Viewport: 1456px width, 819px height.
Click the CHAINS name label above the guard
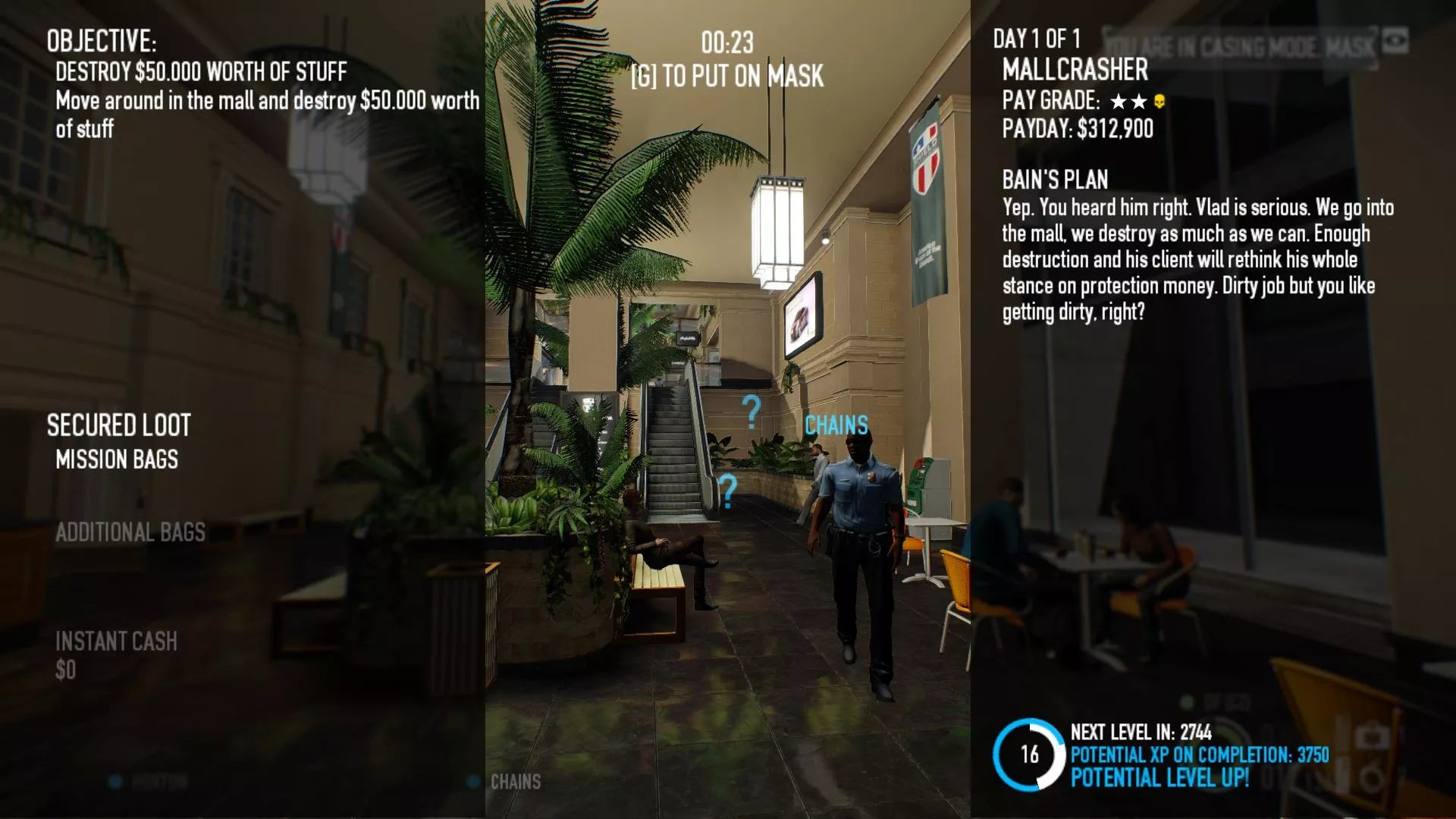[x=835, y=425]
